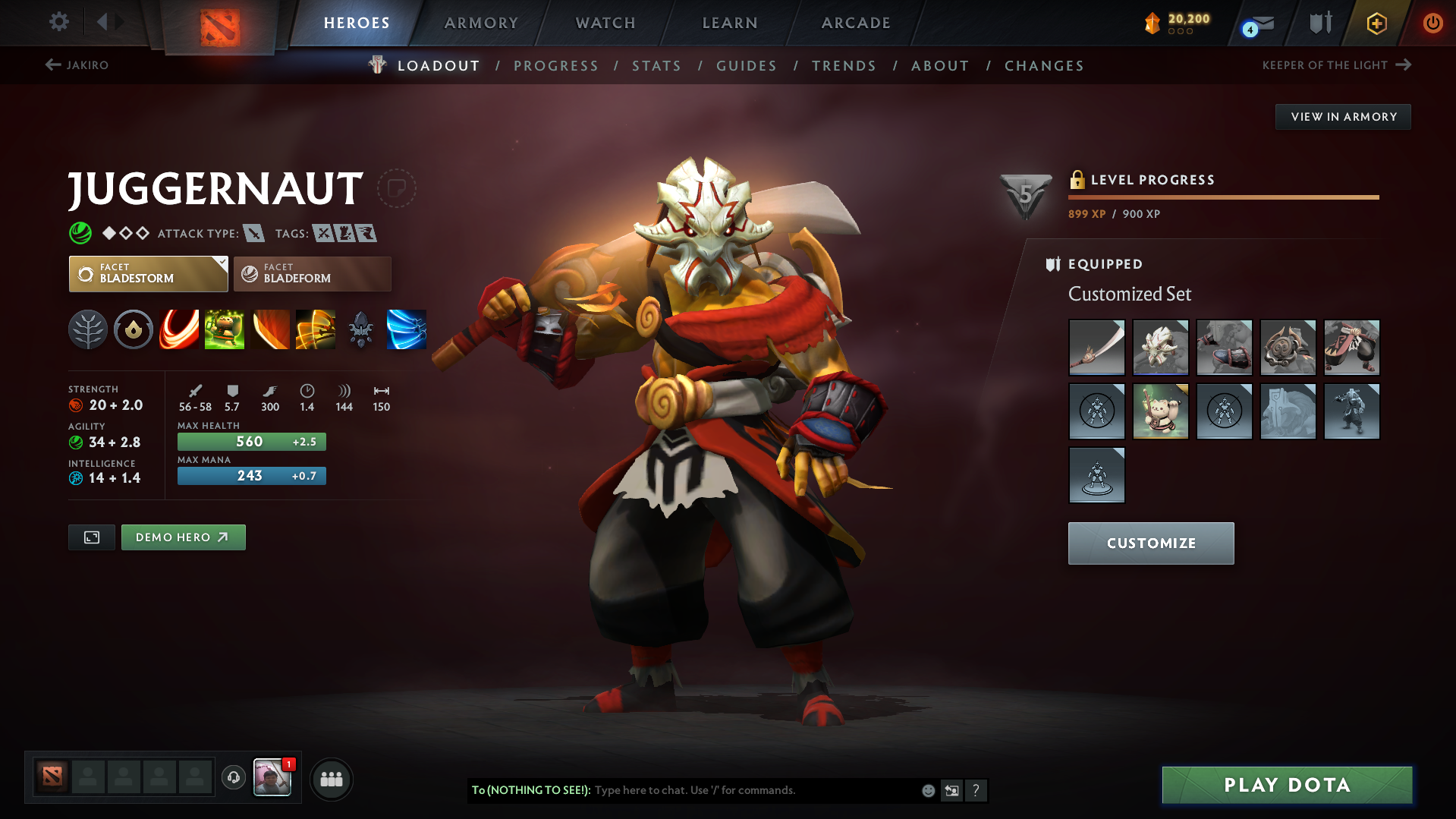View the blue Omnislash ability icon
The width and height of the screenshot is (1456, 819).
(407, 329)
